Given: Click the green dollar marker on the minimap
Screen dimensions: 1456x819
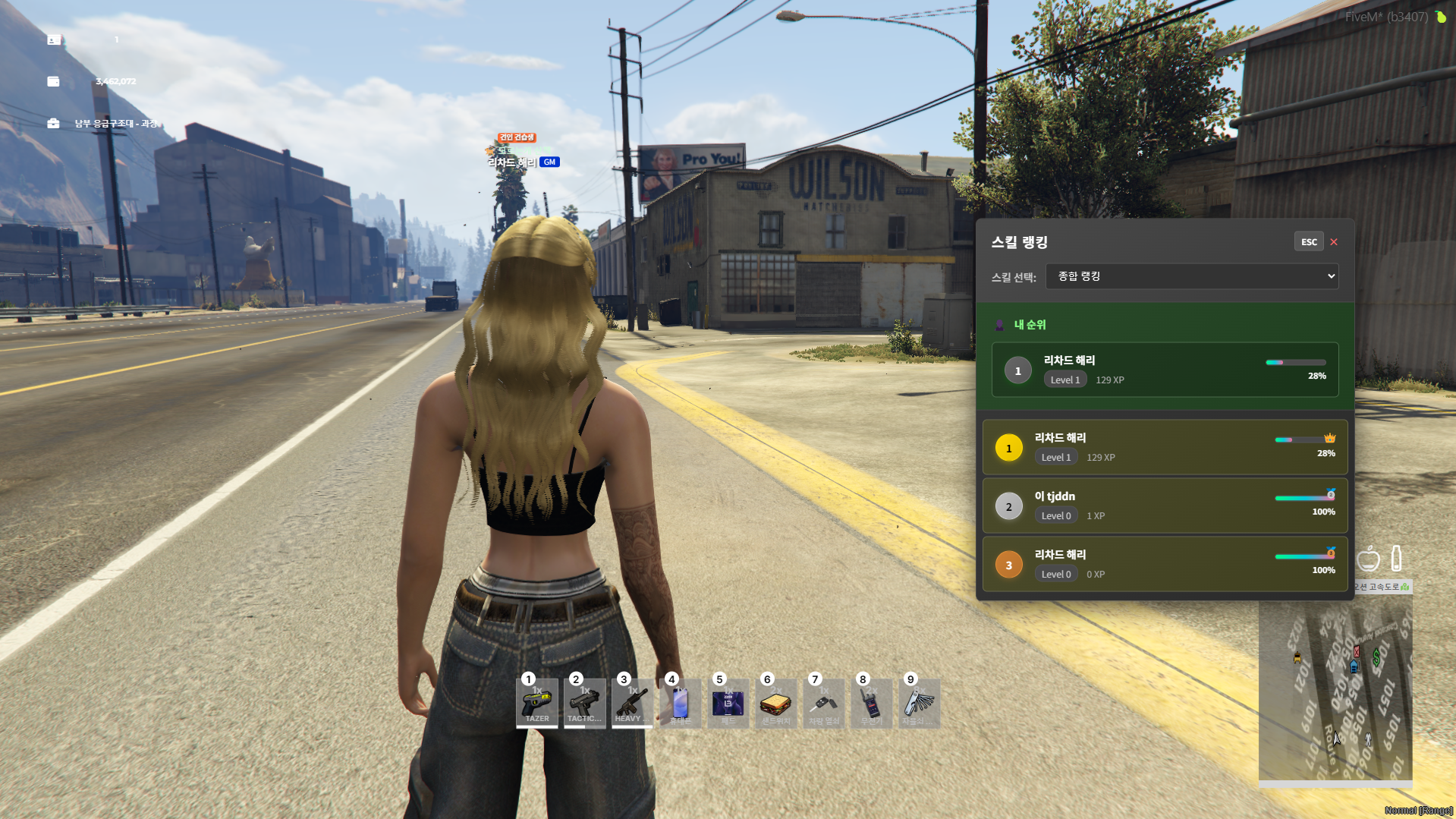Looking at the screenshot, I should tap(1376, 655).
